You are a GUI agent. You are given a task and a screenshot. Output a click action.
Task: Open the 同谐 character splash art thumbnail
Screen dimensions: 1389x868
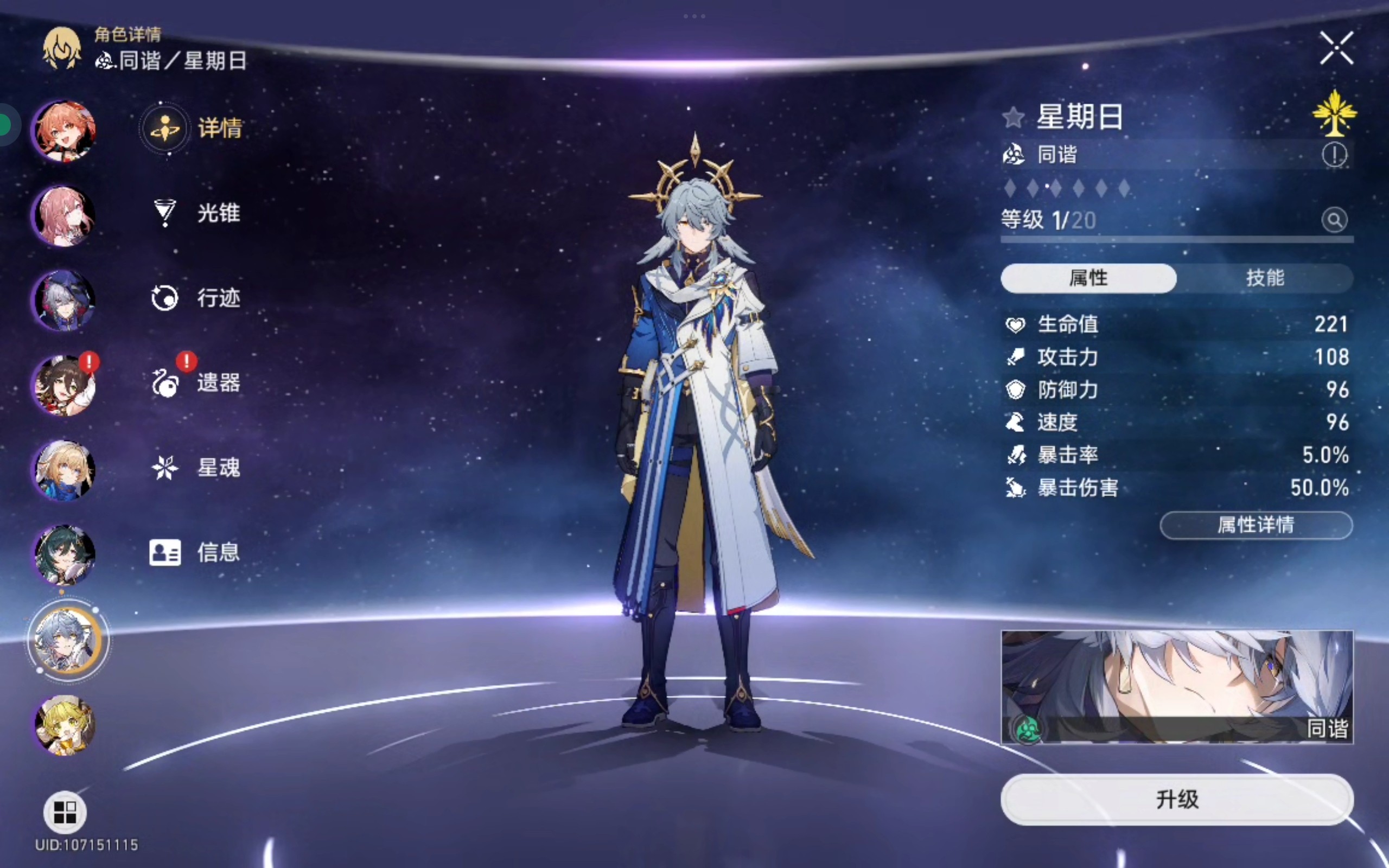(1177, 687)
